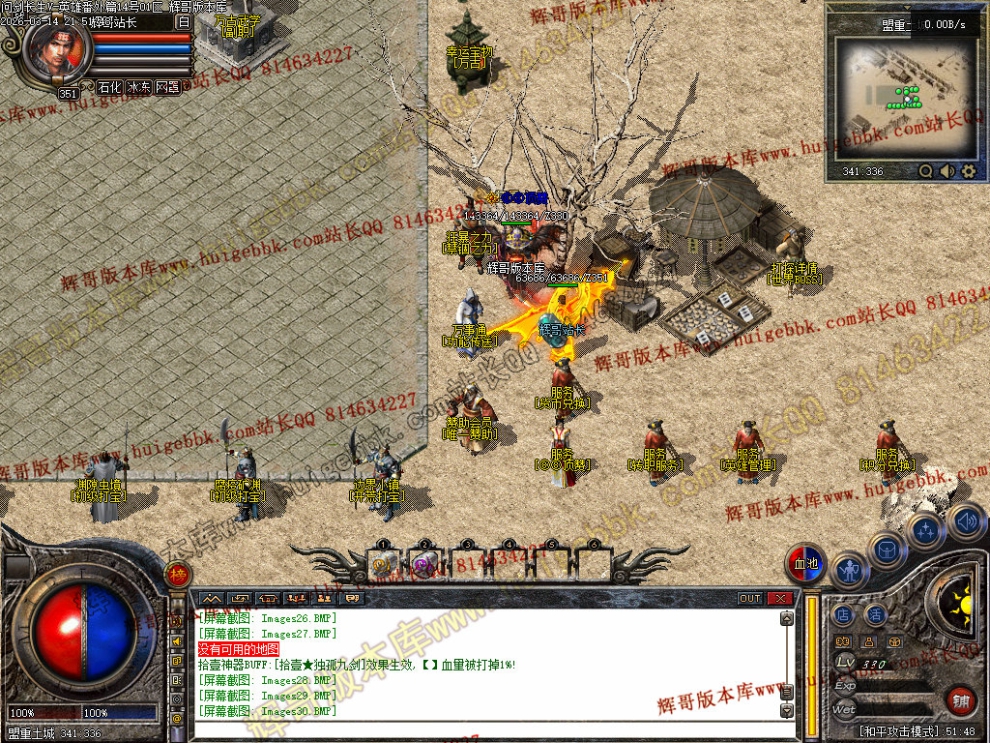Open the character figure panel button

tap(849, 572)
